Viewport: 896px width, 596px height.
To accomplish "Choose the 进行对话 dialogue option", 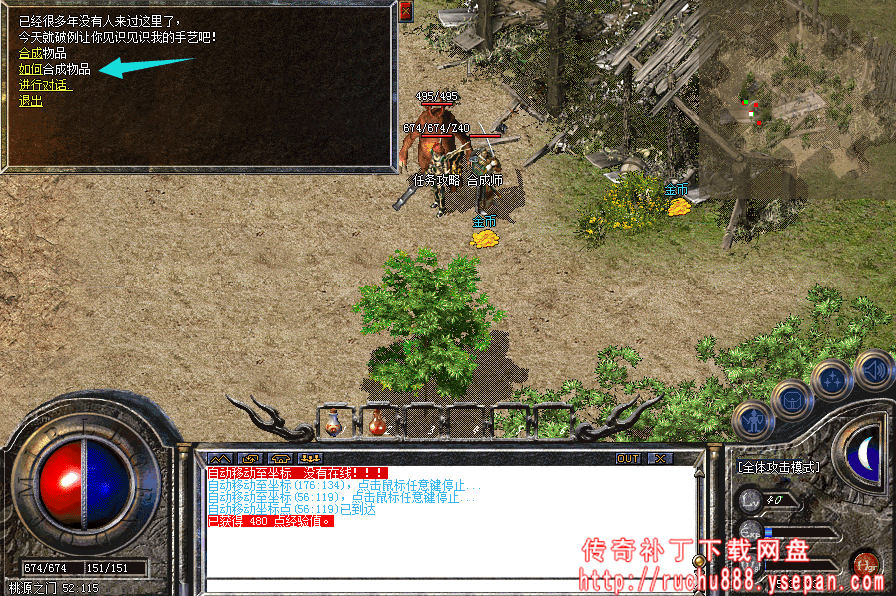I will pos(45,85).
